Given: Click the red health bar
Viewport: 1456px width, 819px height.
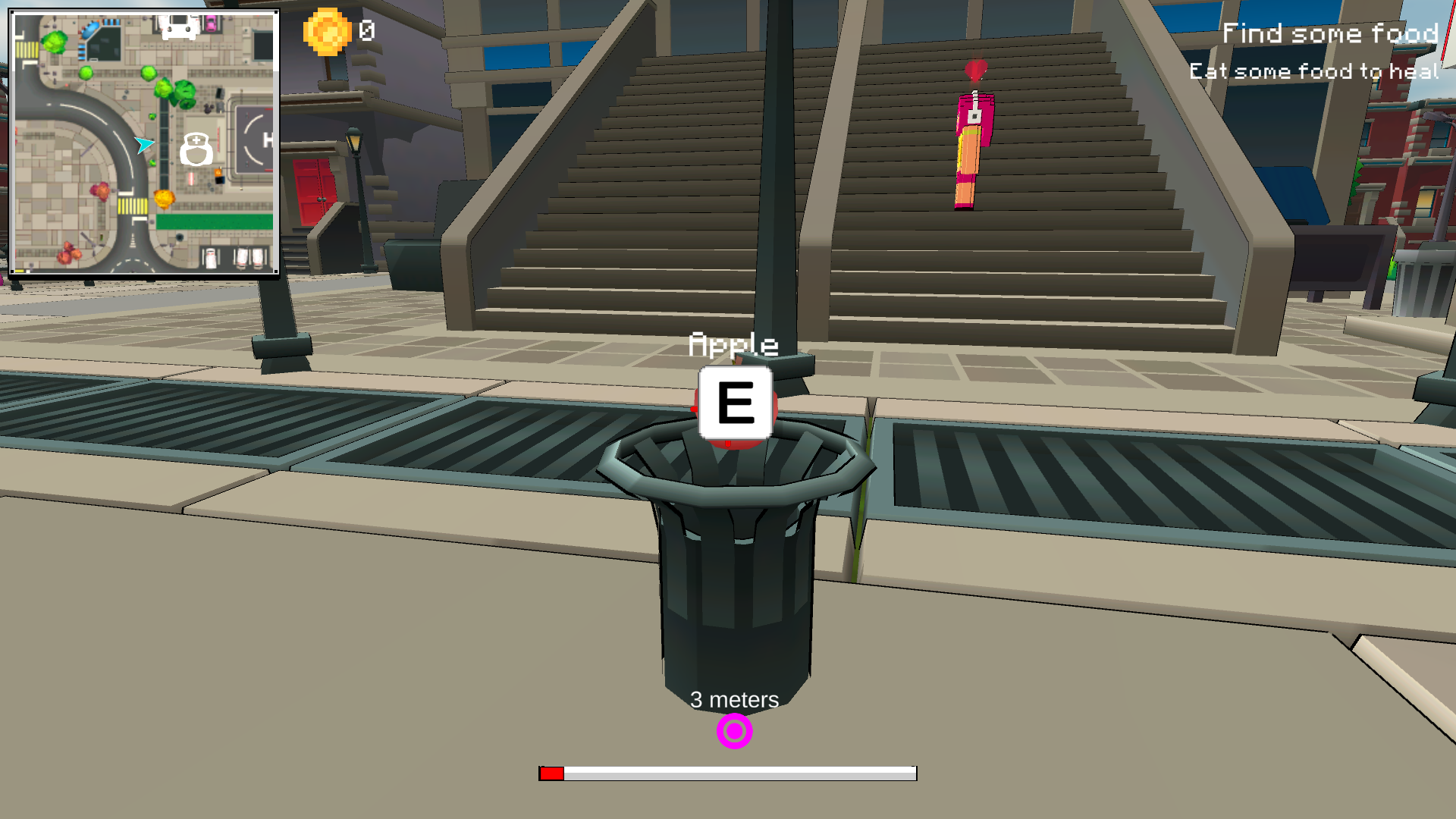Looking at the screenshot, I should 552,773.
